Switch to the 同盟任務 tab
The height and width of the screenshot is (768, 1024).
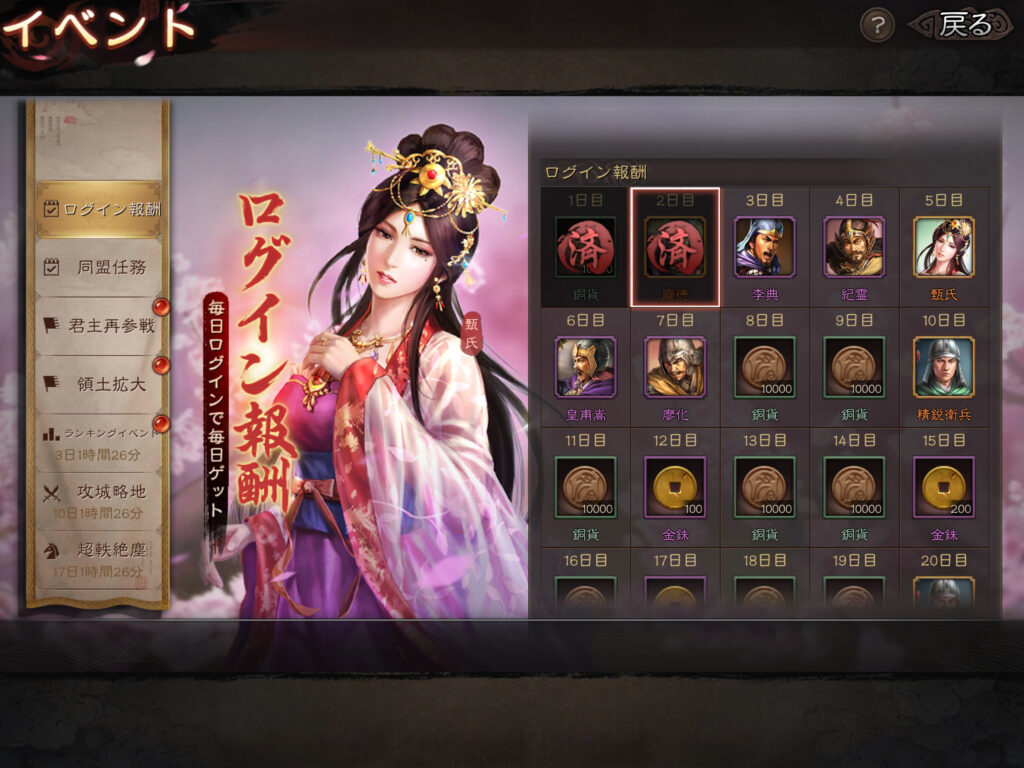(99, 267)
